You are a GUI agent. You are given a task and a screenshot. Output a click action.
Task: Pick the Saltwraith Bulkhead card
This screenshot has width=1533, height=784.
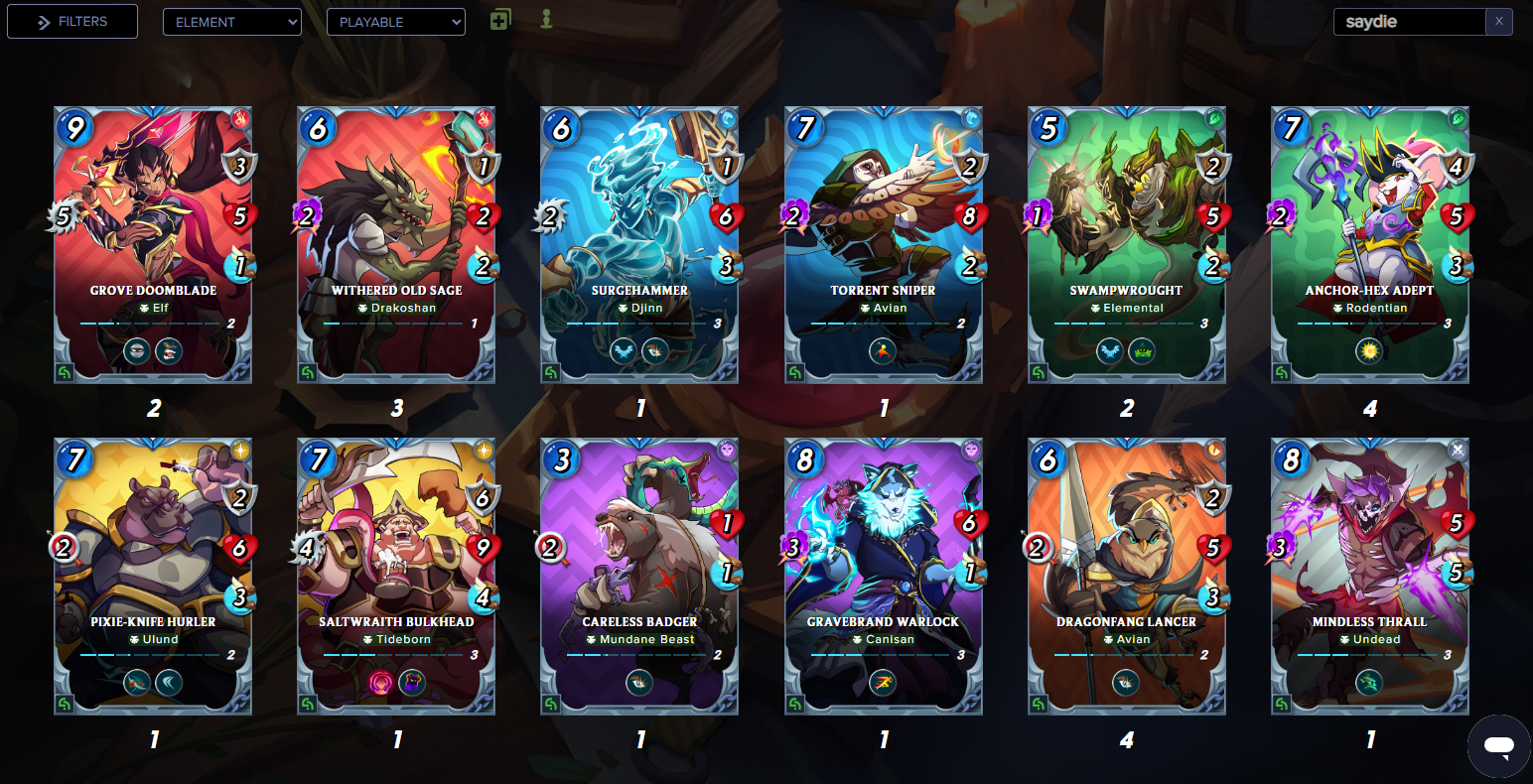tap(396, 576)
